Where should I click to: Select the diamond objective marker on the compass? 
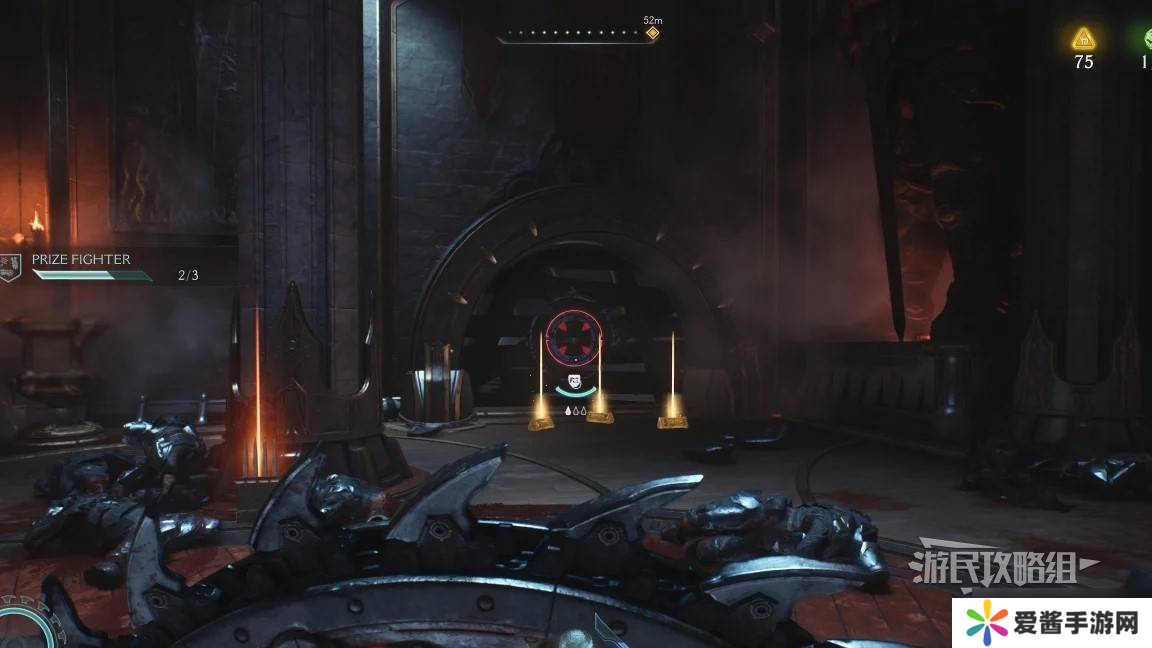652,33
